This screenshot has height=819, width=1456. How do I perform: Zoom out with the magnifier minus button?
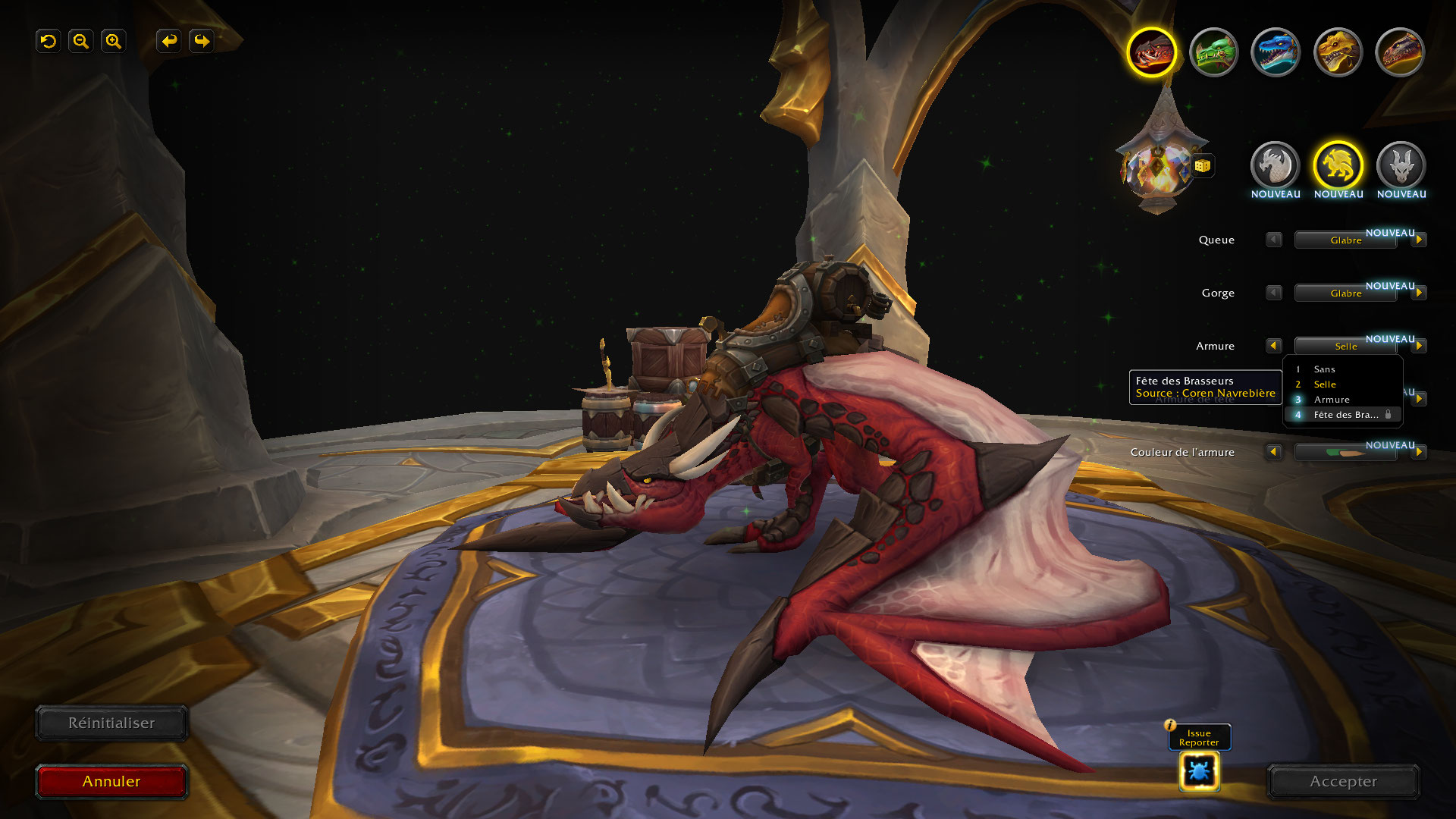(x=80, y=41)
